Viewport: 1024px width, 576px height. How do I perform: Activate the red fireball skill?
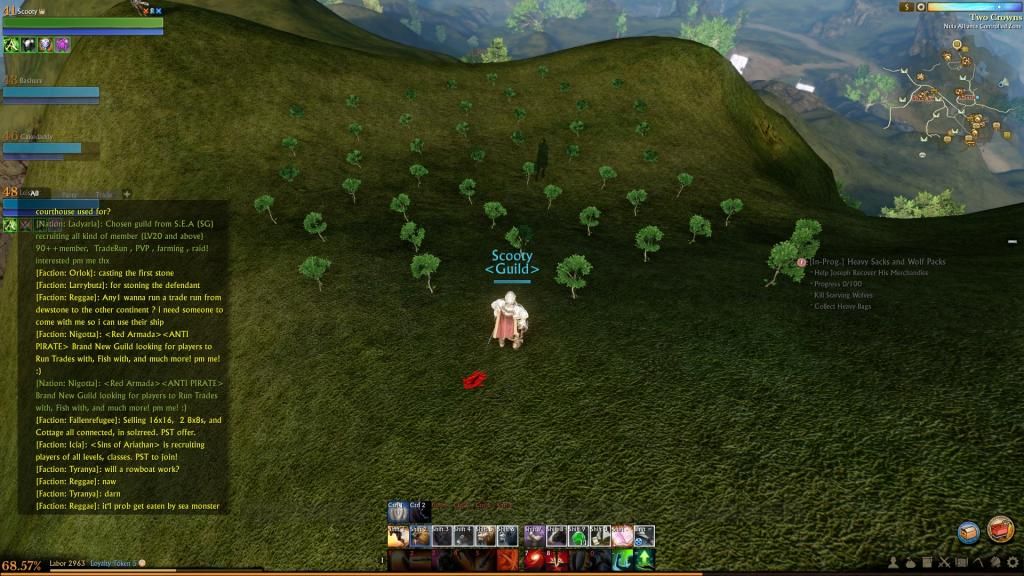535,560
